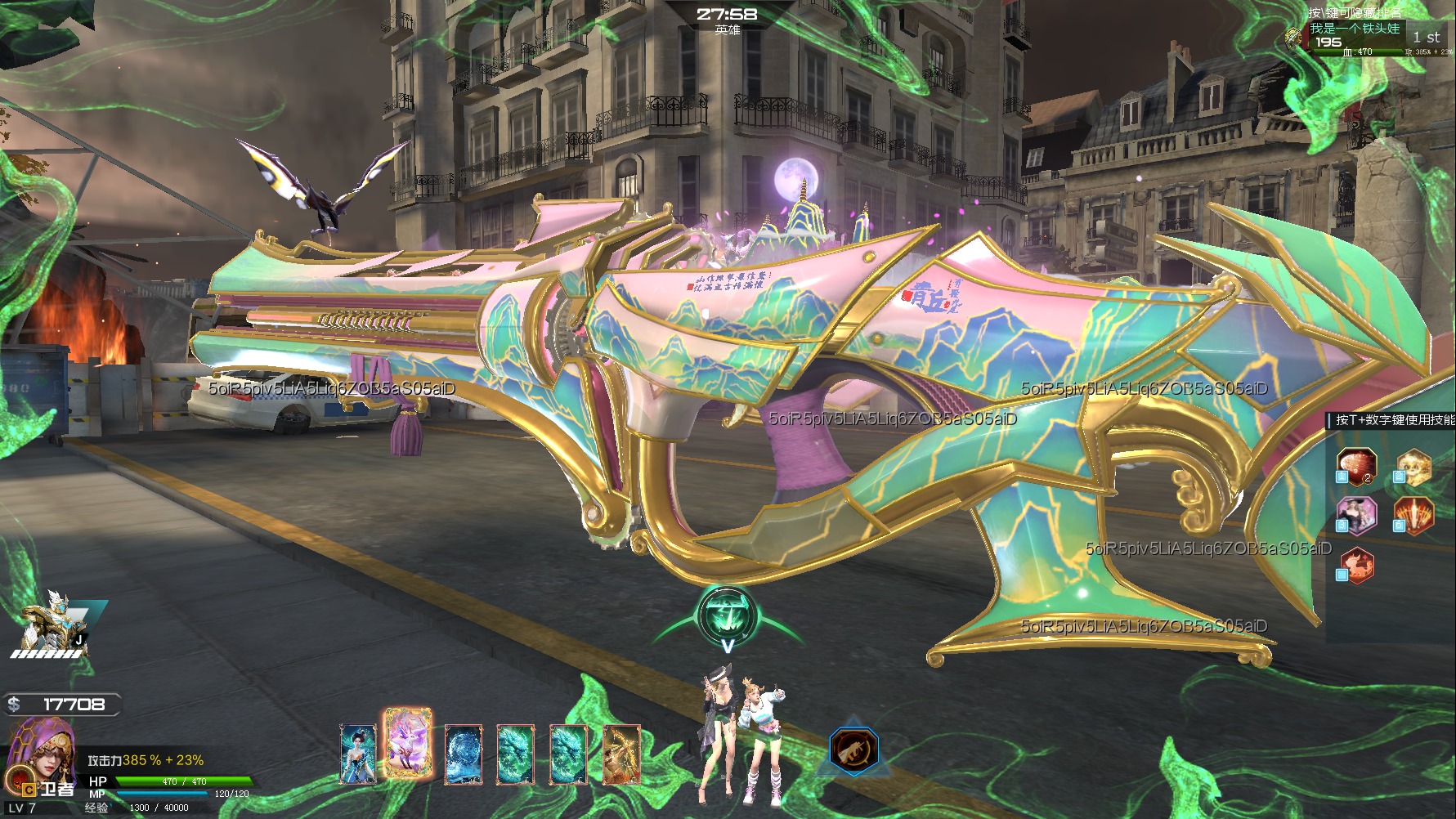Image resolution: width=1456 pixels, height=819 pixels.
Task: Use the red meteor skill in slot 1
Action: 1357,467
